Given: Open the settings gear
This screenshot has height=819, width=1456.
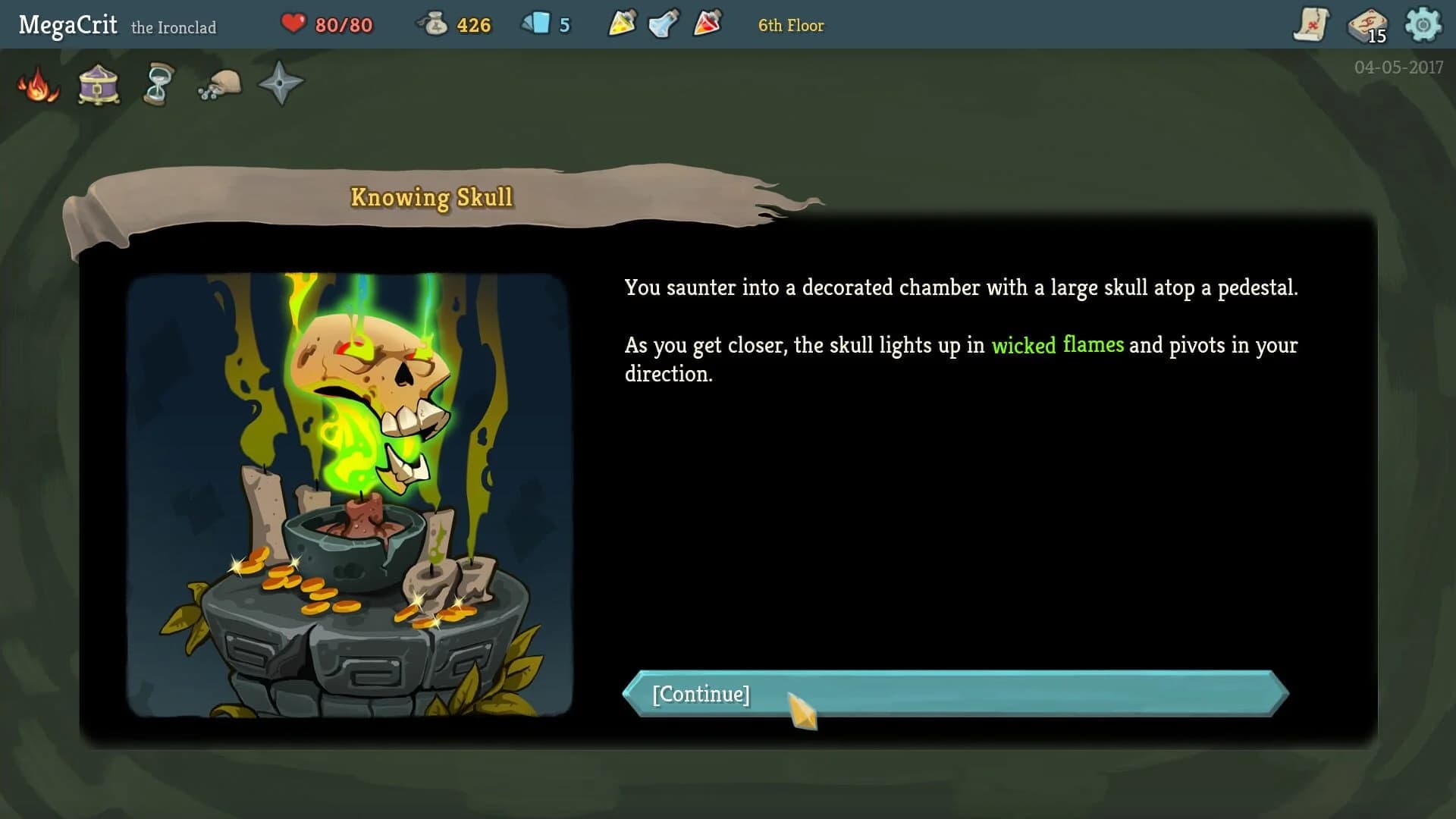Looking at the screenshot, I should (x=1424, y=24).
